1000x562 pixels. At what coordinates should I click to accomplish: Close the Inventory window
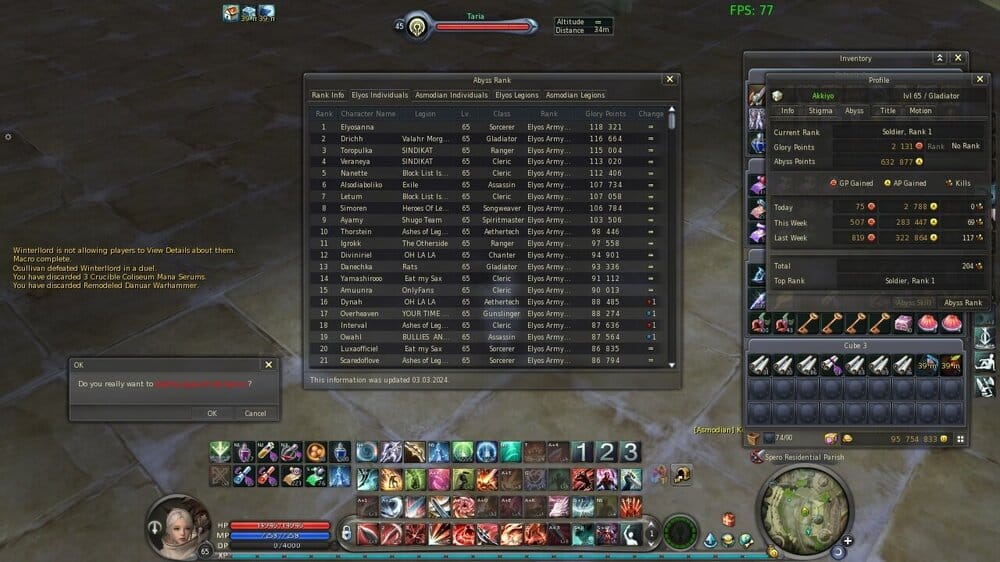click(958, 59)
